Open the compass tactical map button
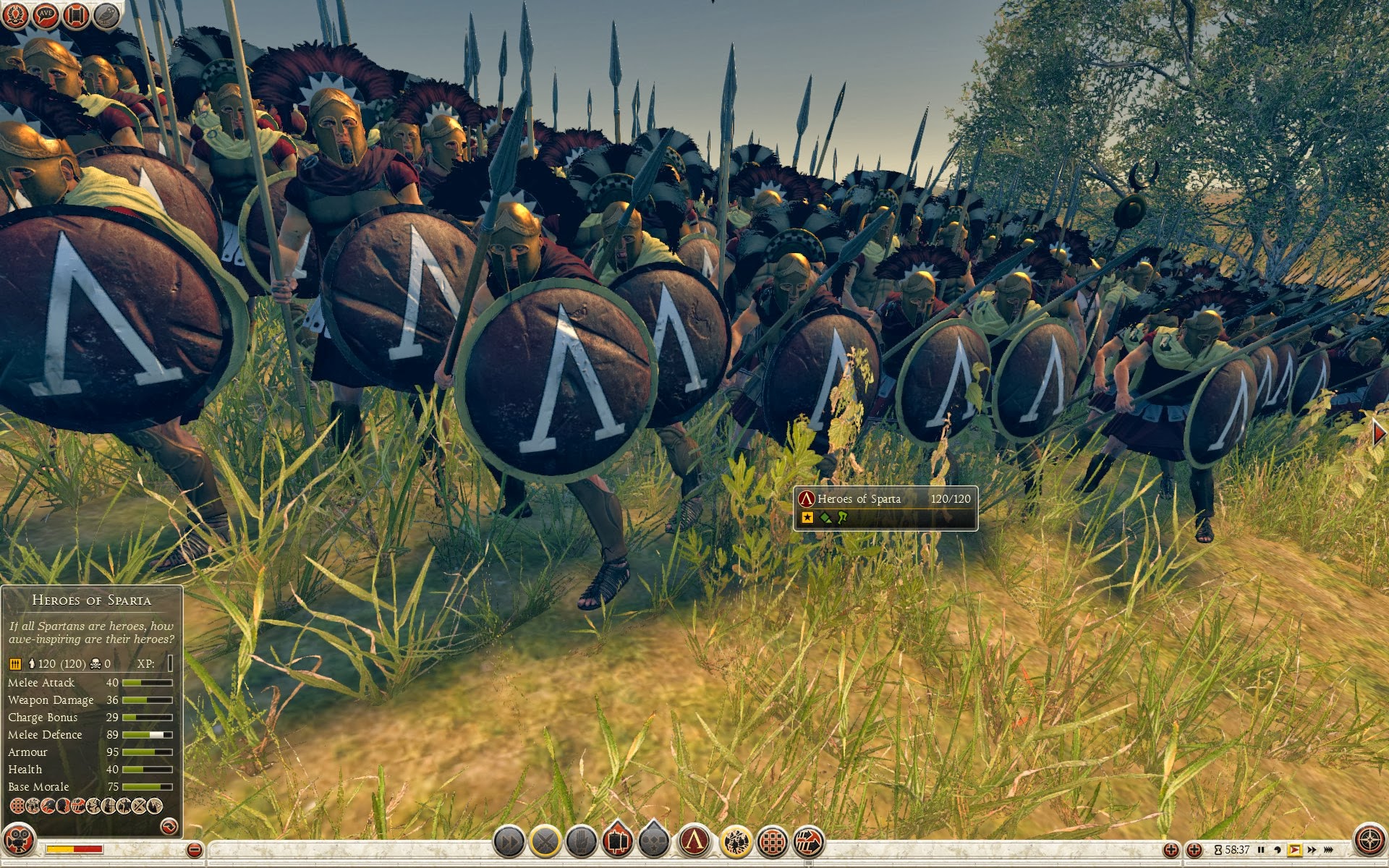This screenshot has height=868, width=1389. point(1369,841)
